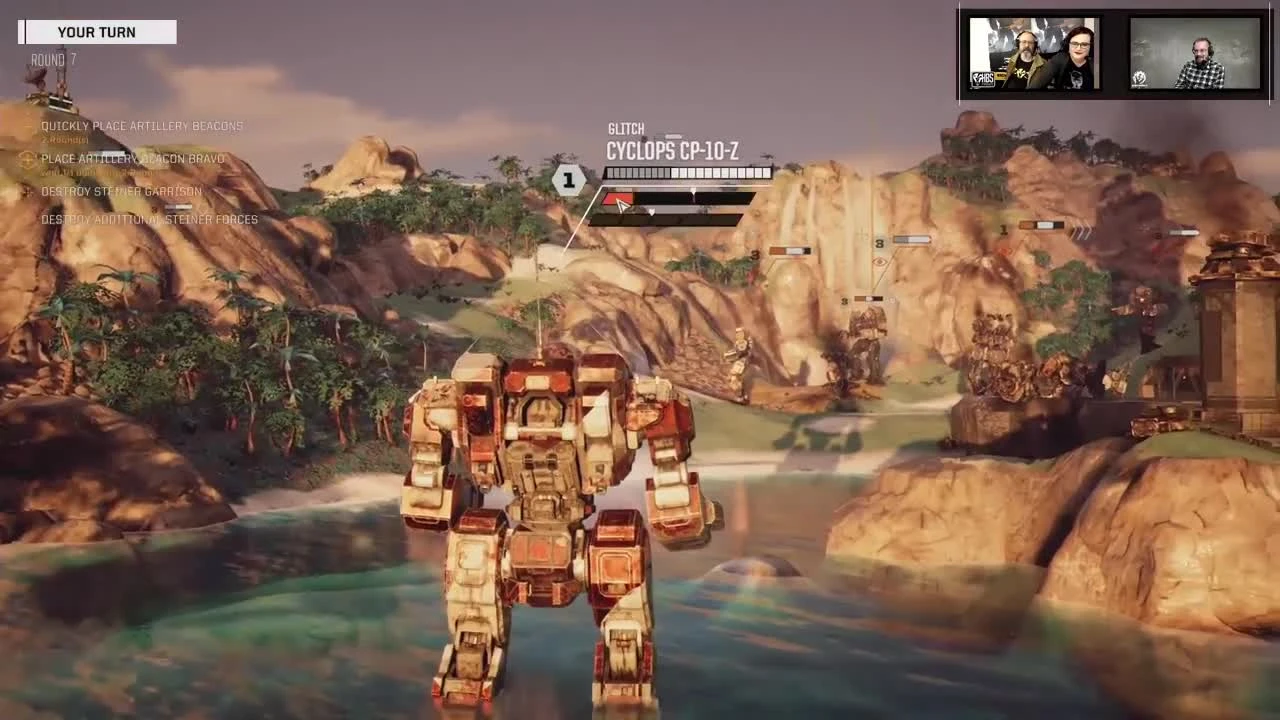Click the Your Turn banner
Image resolution: width=1280 pixels, height=720 pixels.
pyautogui.click(x=96, y=32)
